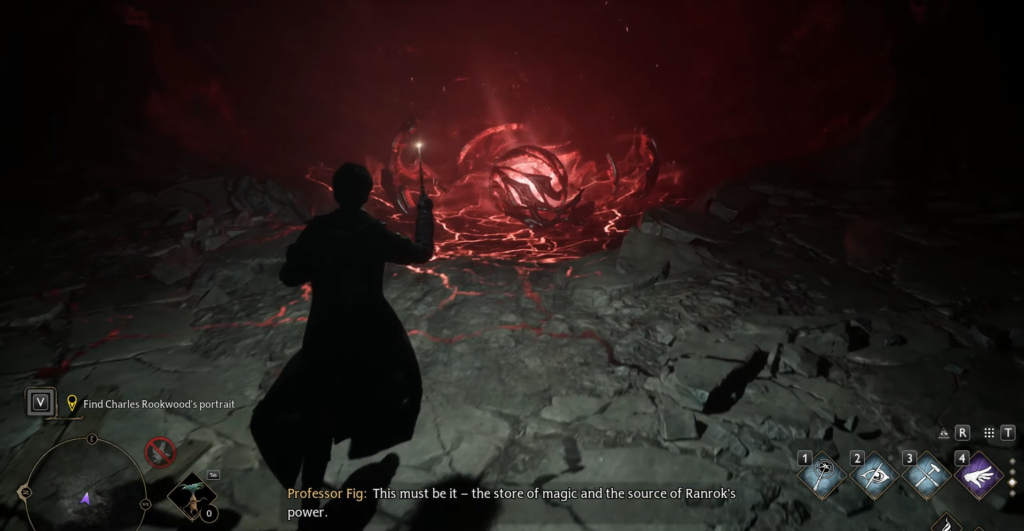Activate the Disillusionment eye spell
This screenshot has height=531, width=1024.
click(x=874, y=476)
